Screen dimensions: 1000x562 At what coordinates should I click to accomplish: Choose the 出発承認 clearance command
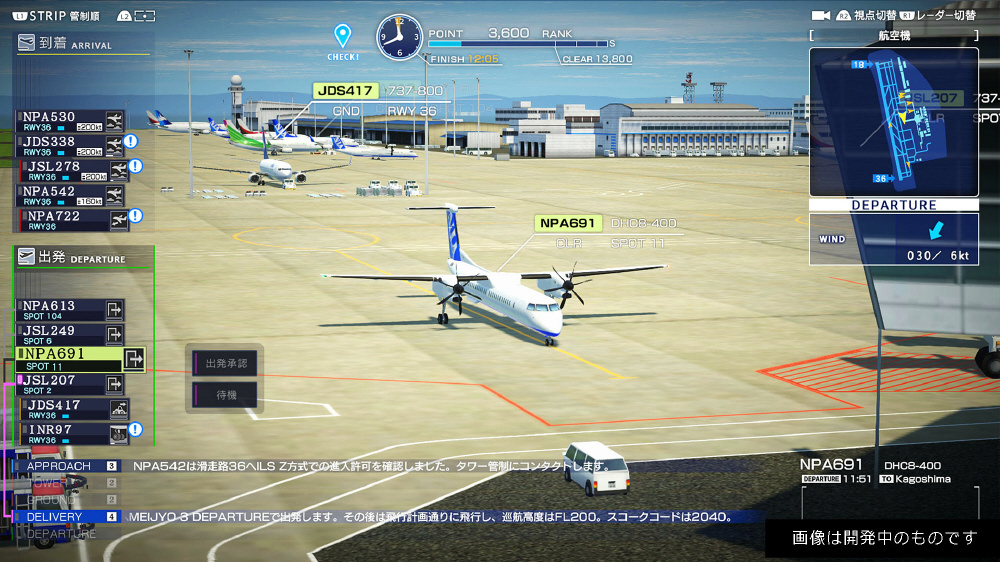225,363
